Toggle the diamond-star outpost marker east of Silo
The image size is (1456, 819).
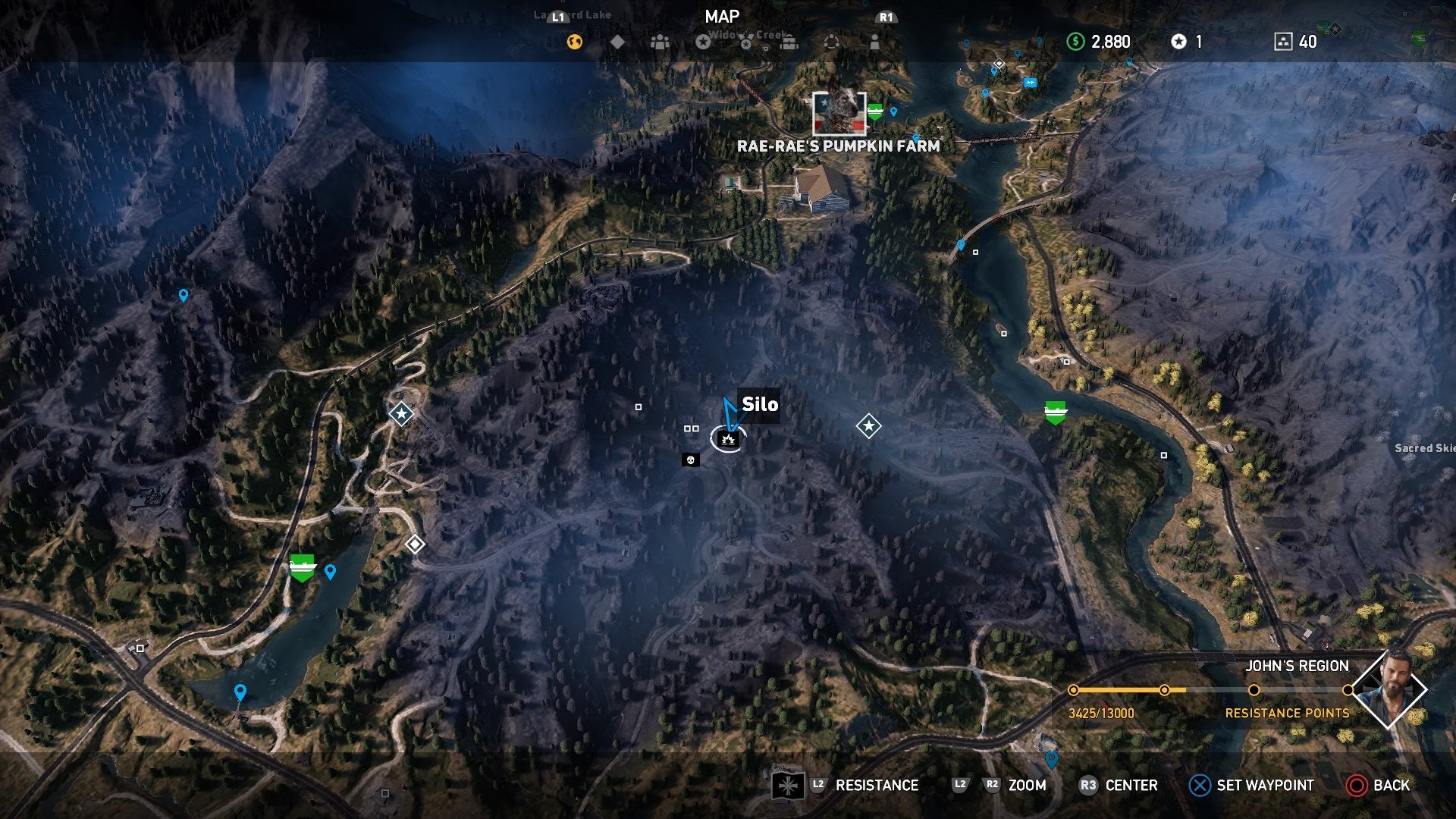(869, 426)
